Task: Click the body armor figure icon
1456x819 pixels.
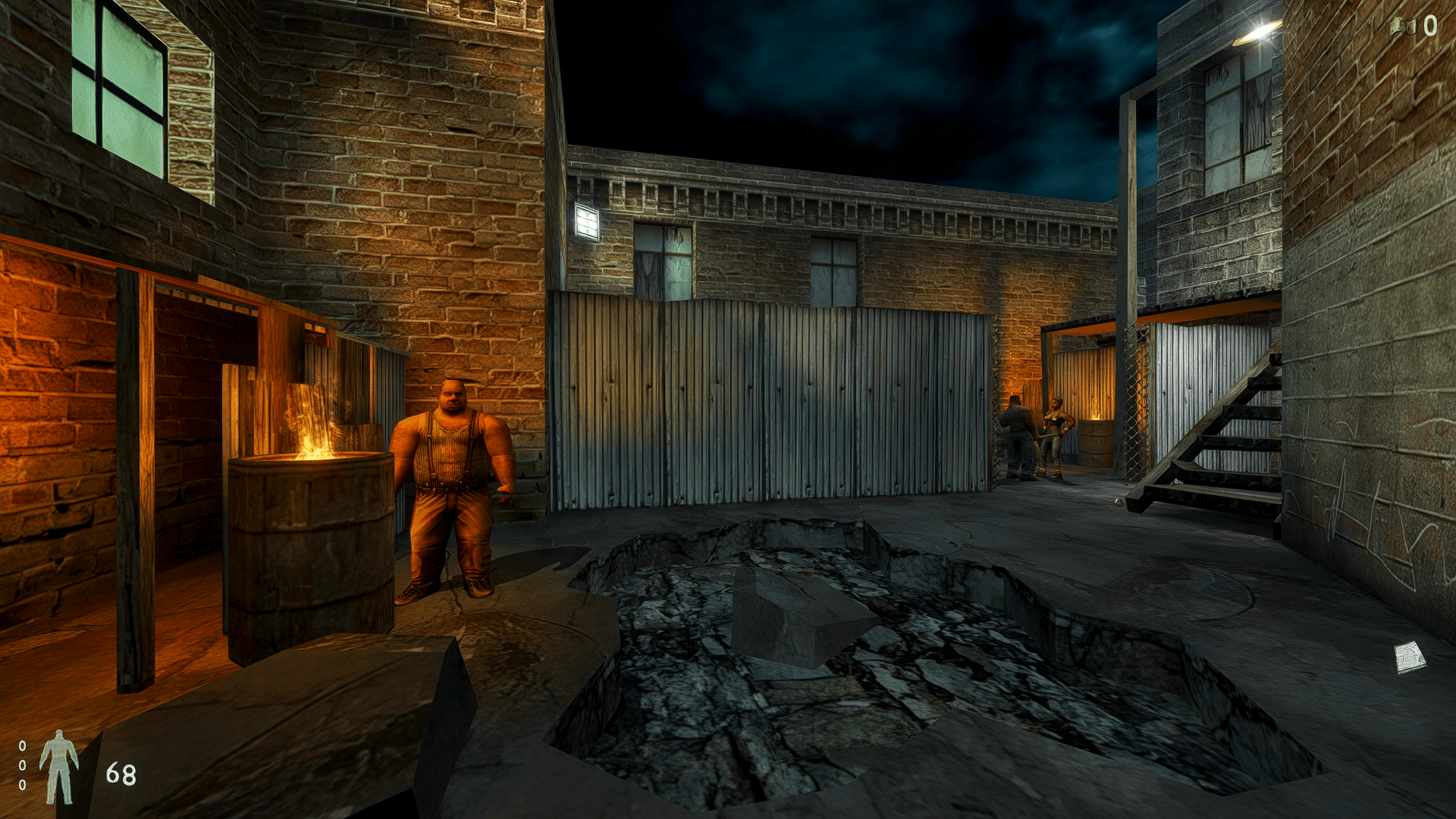Action: tap(59, 766)
